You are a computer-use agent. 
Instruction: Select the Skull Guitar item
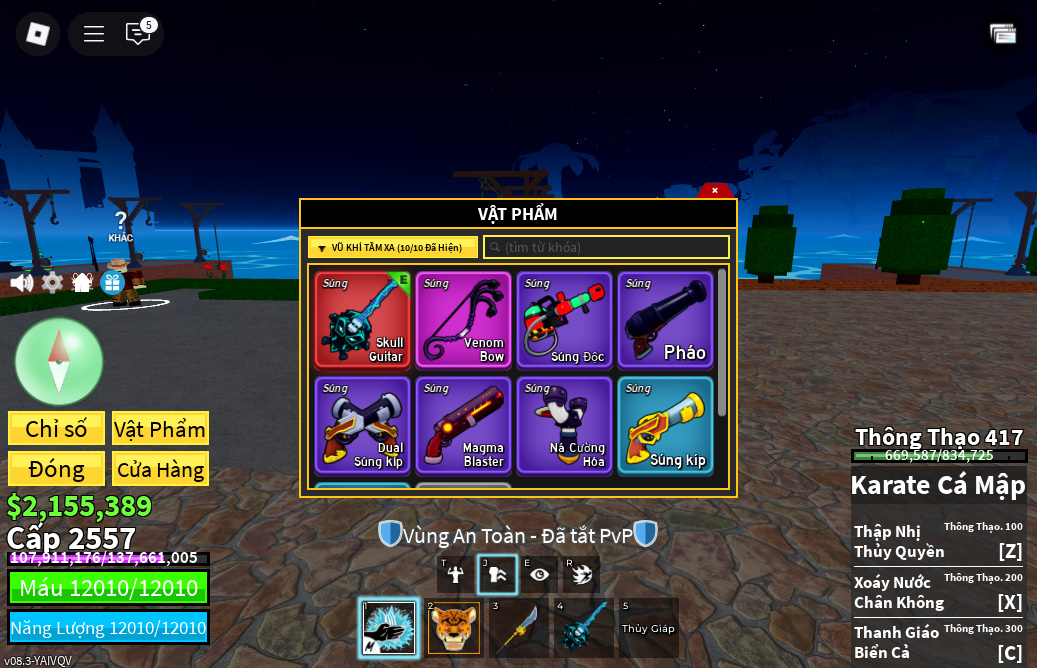pos(363,320)
